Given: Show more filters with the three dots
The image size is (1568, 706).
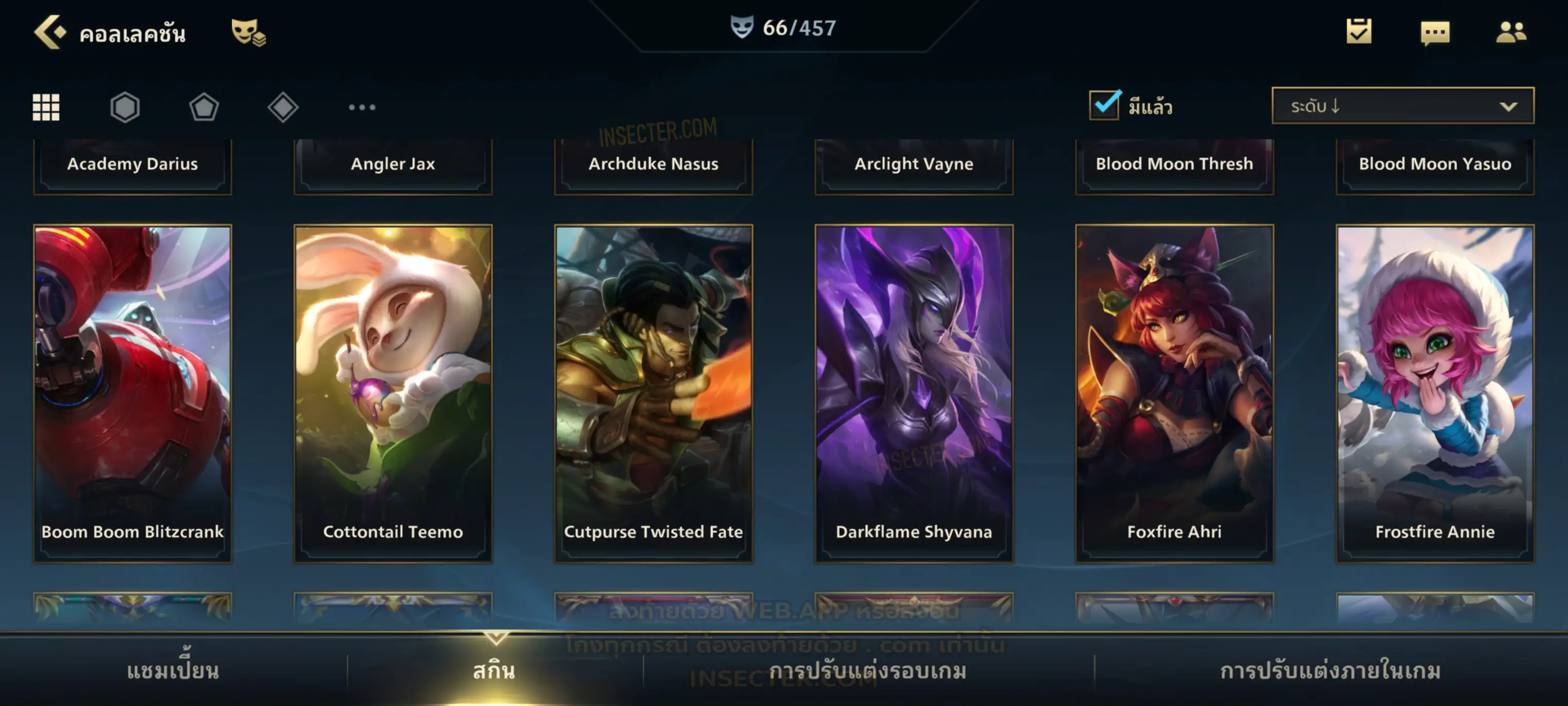Looking at the screenshot, I should 362,107.
